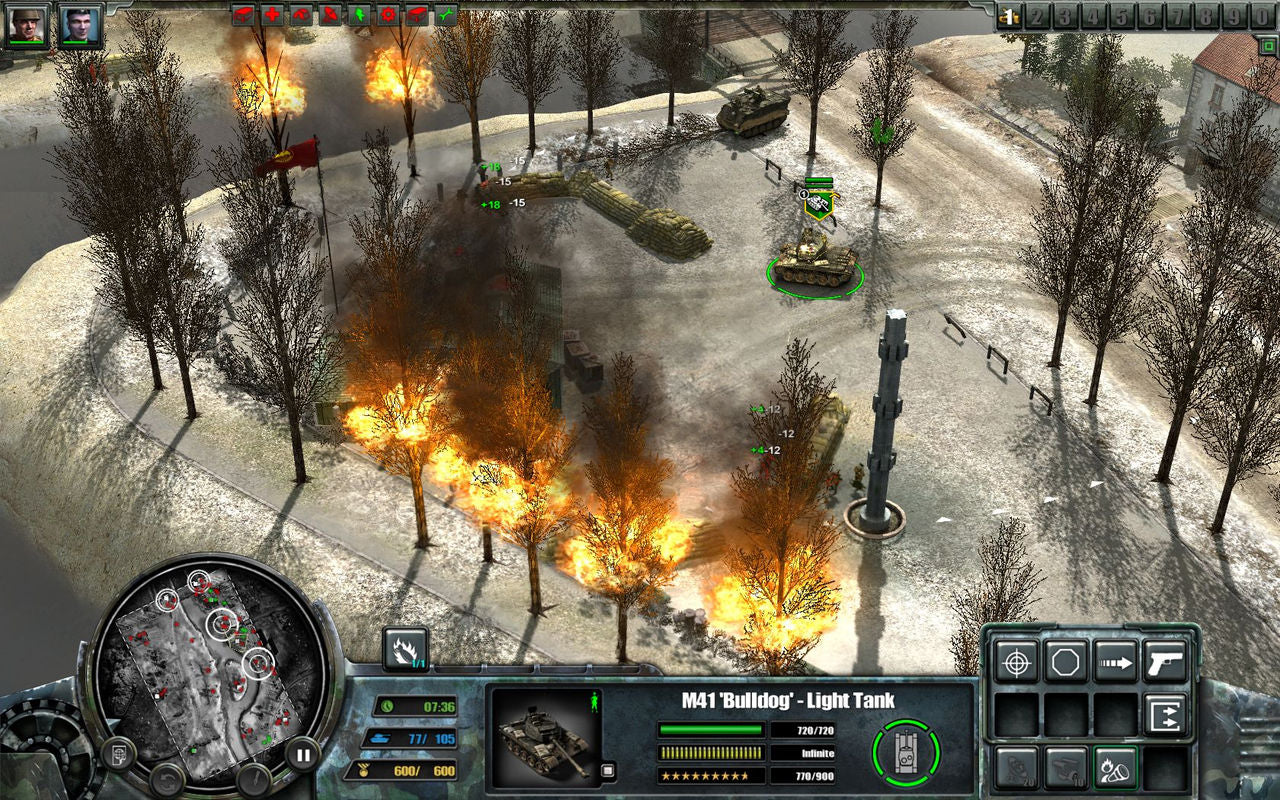Click the unload arrows command button

(x=1165, y=714)
